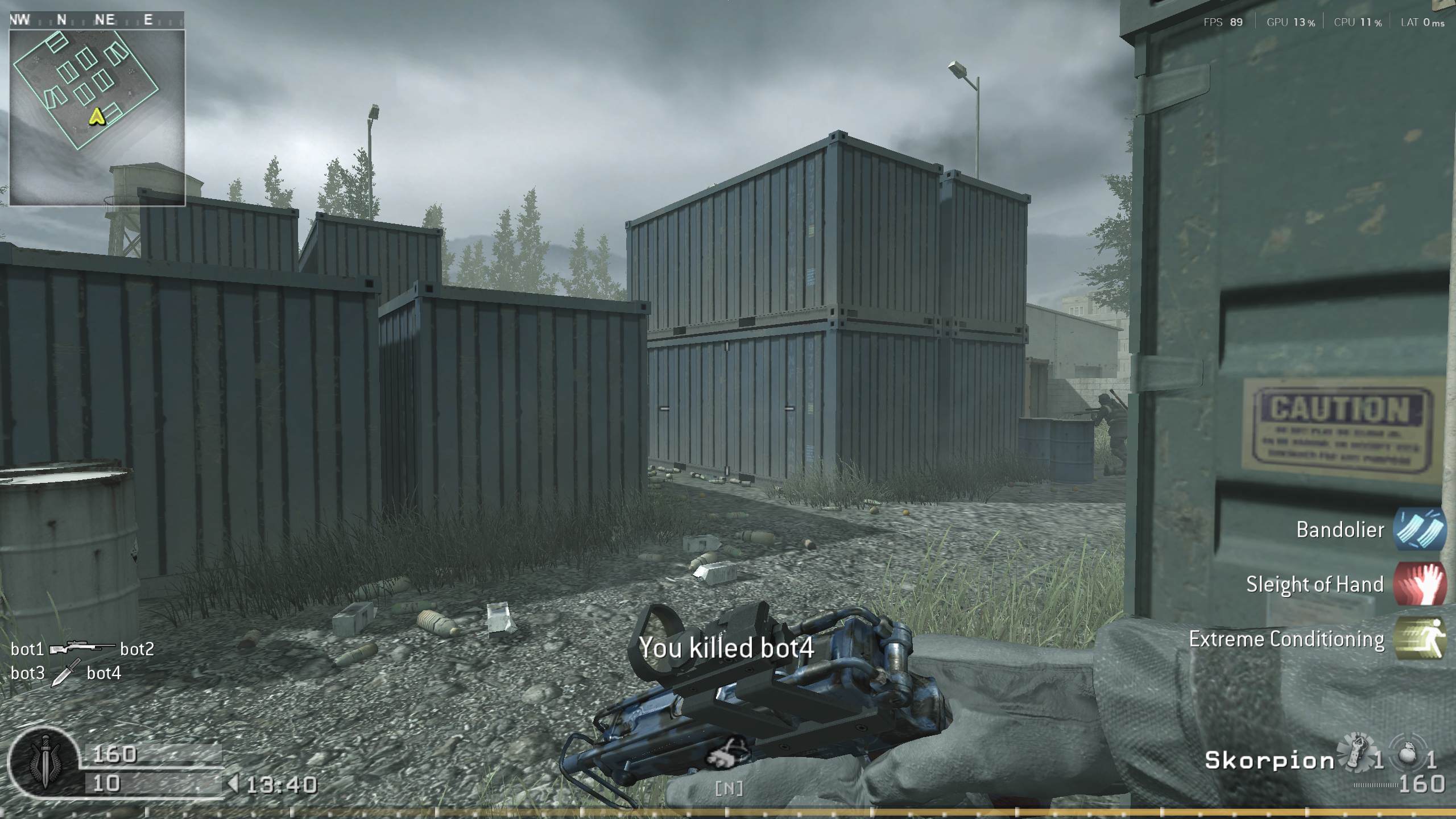Click the LAT 0 ms latency readout
1456x819 pixels.
1420,23
